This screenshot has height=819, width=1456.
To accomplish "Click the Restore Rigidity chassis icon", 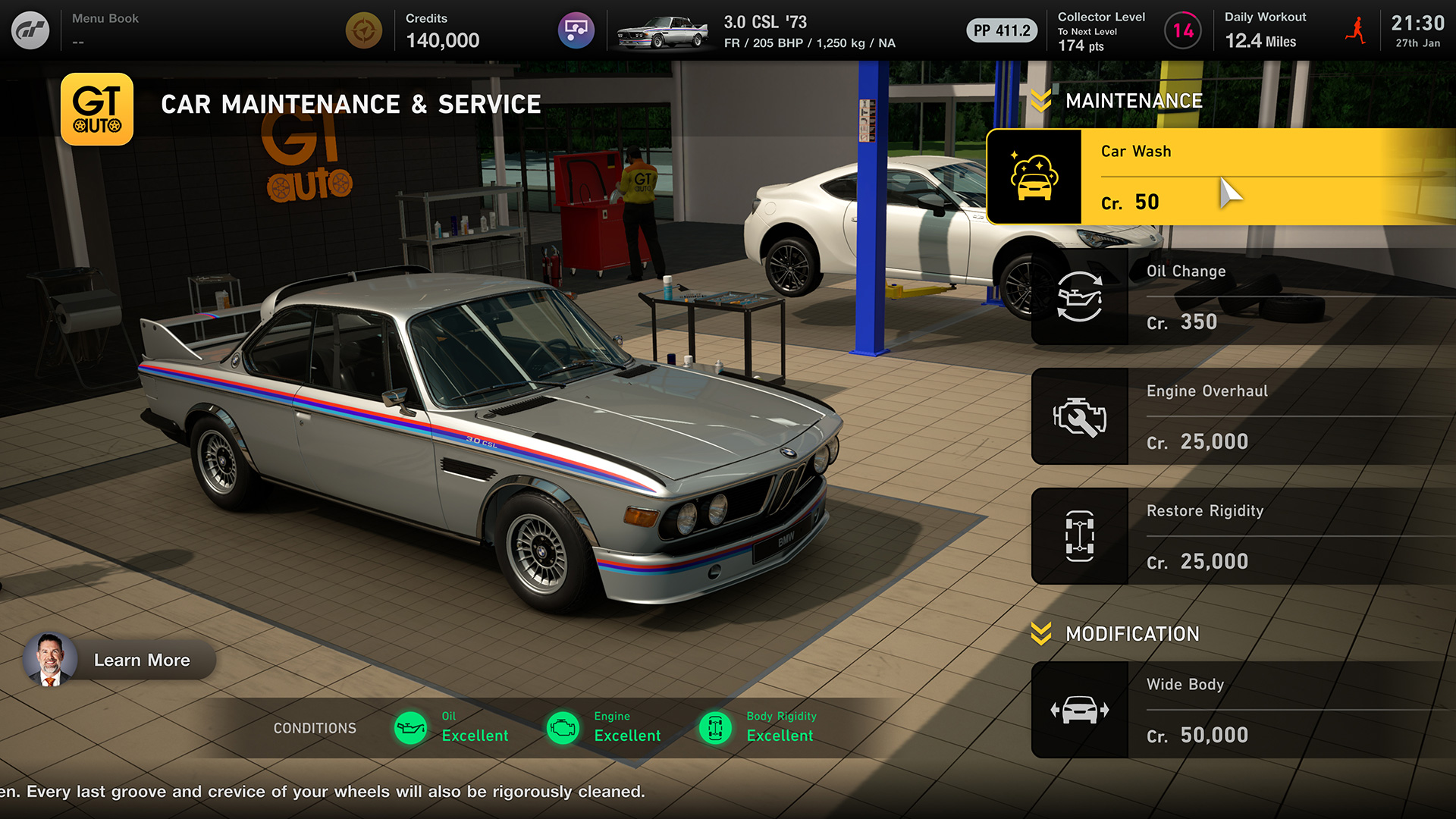I will coord(1080,535).
